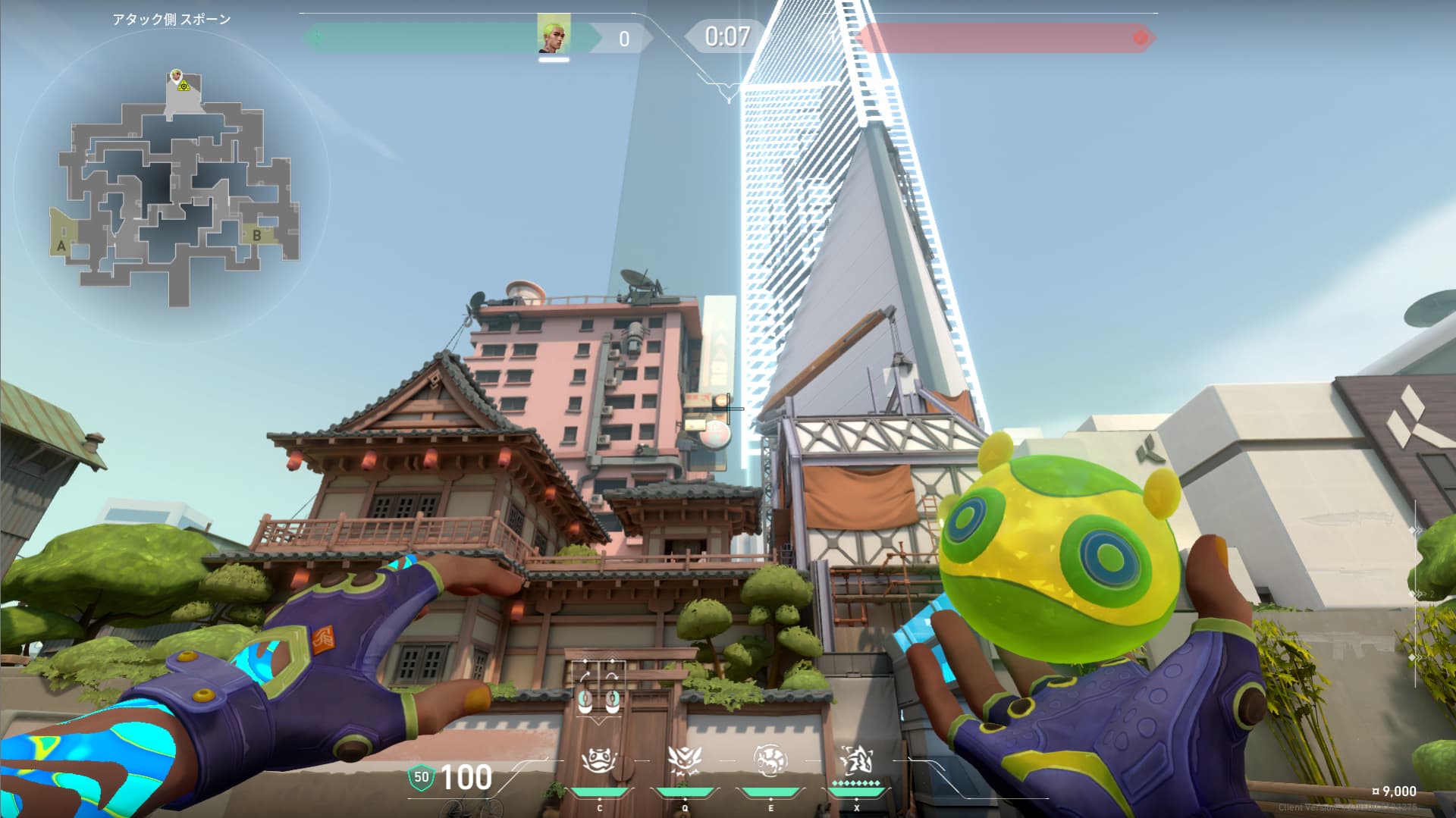Click the player marker on the minimap

click(177, 77)
